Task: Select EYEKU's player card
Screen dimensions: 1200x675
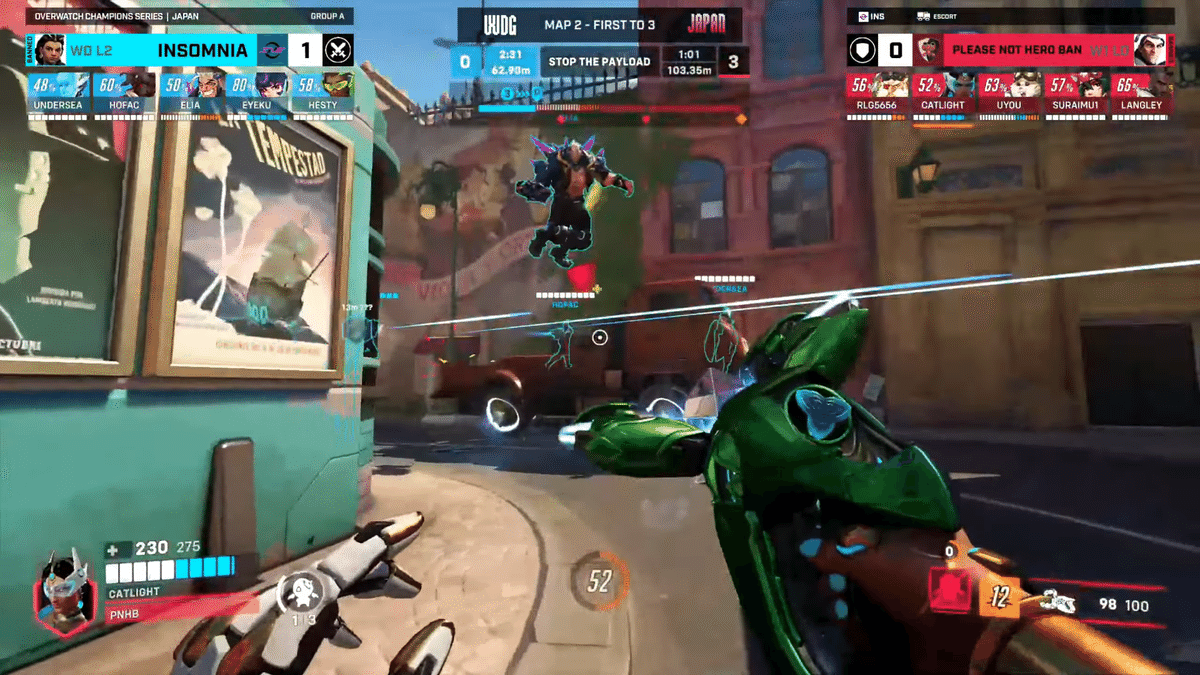Action: pos(256,92)
